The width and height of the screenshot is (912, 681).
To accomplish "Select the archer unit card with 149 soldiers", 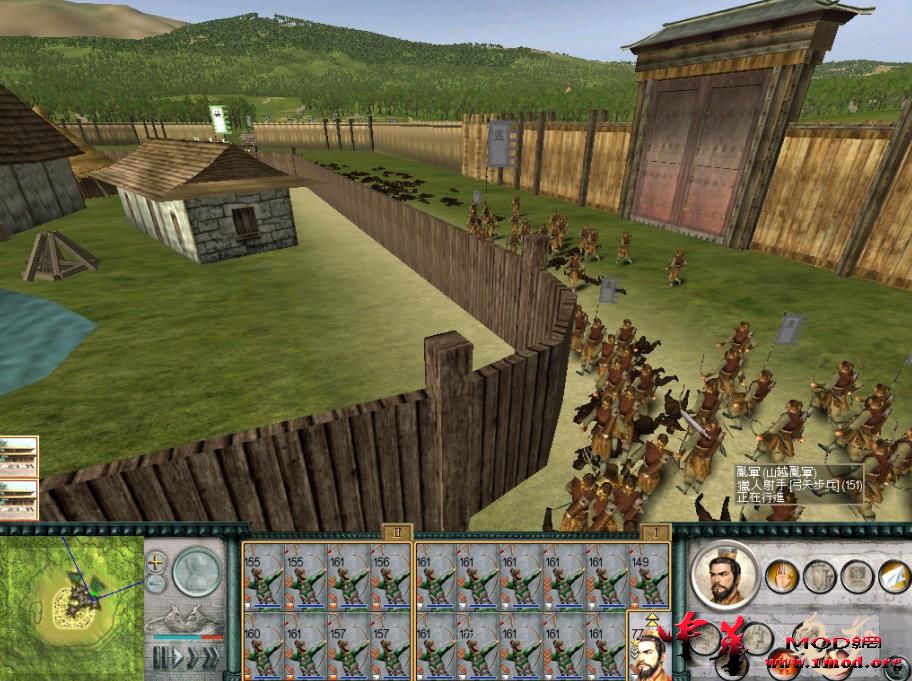I will pos(648,580).
